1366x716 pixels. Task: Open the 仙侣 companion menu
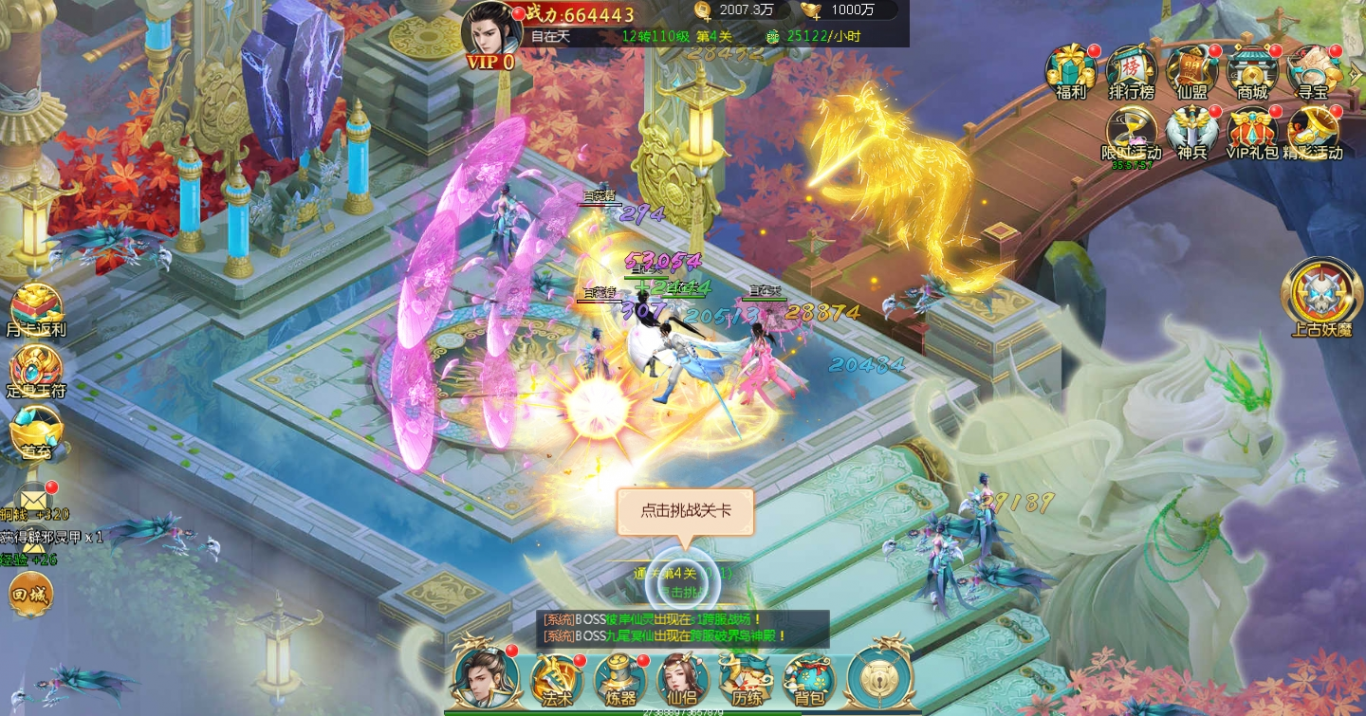[x=682, y=680]
